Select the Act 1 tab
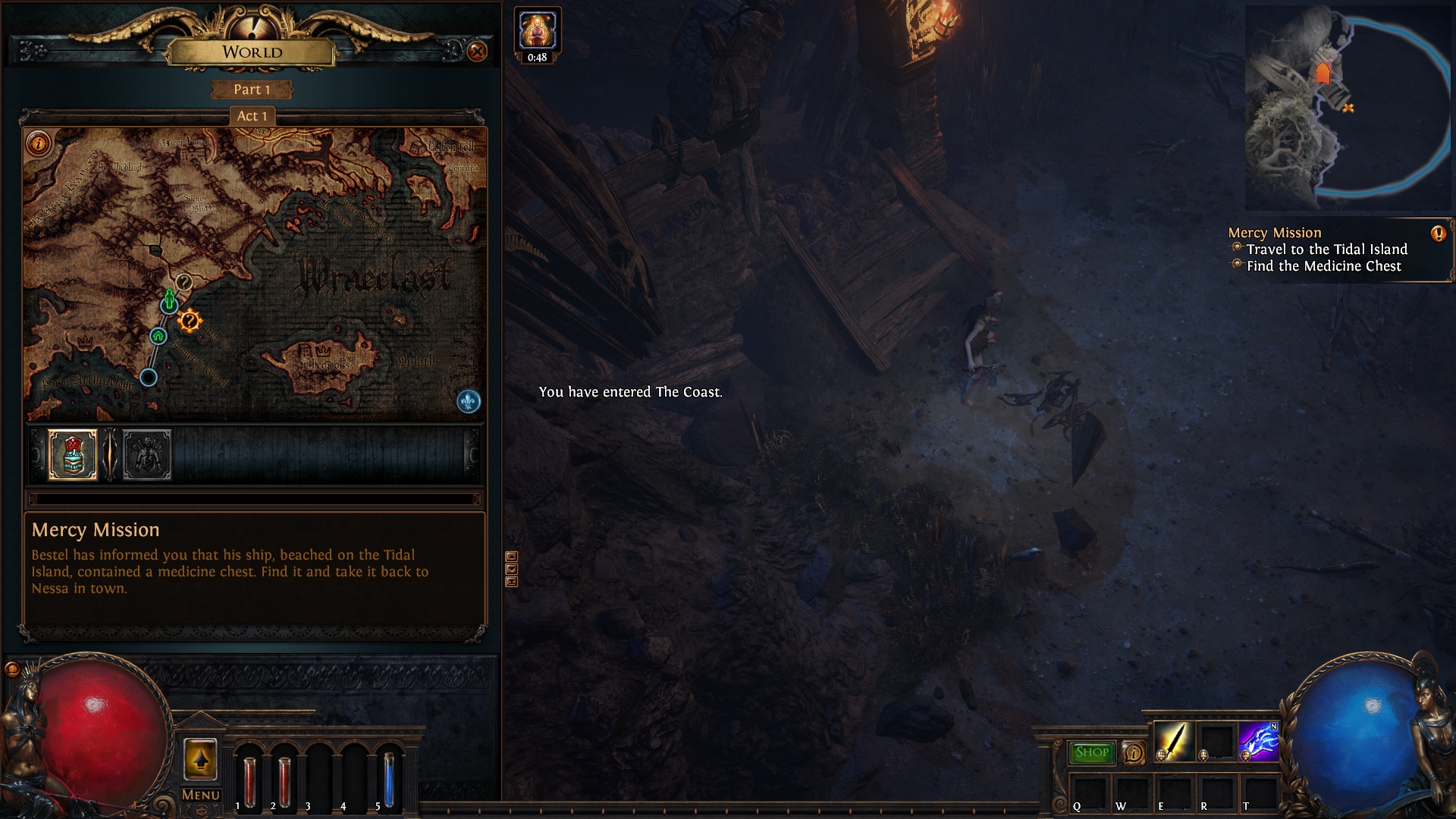This screenshot has height=819, width=1456. pos(252,116)
